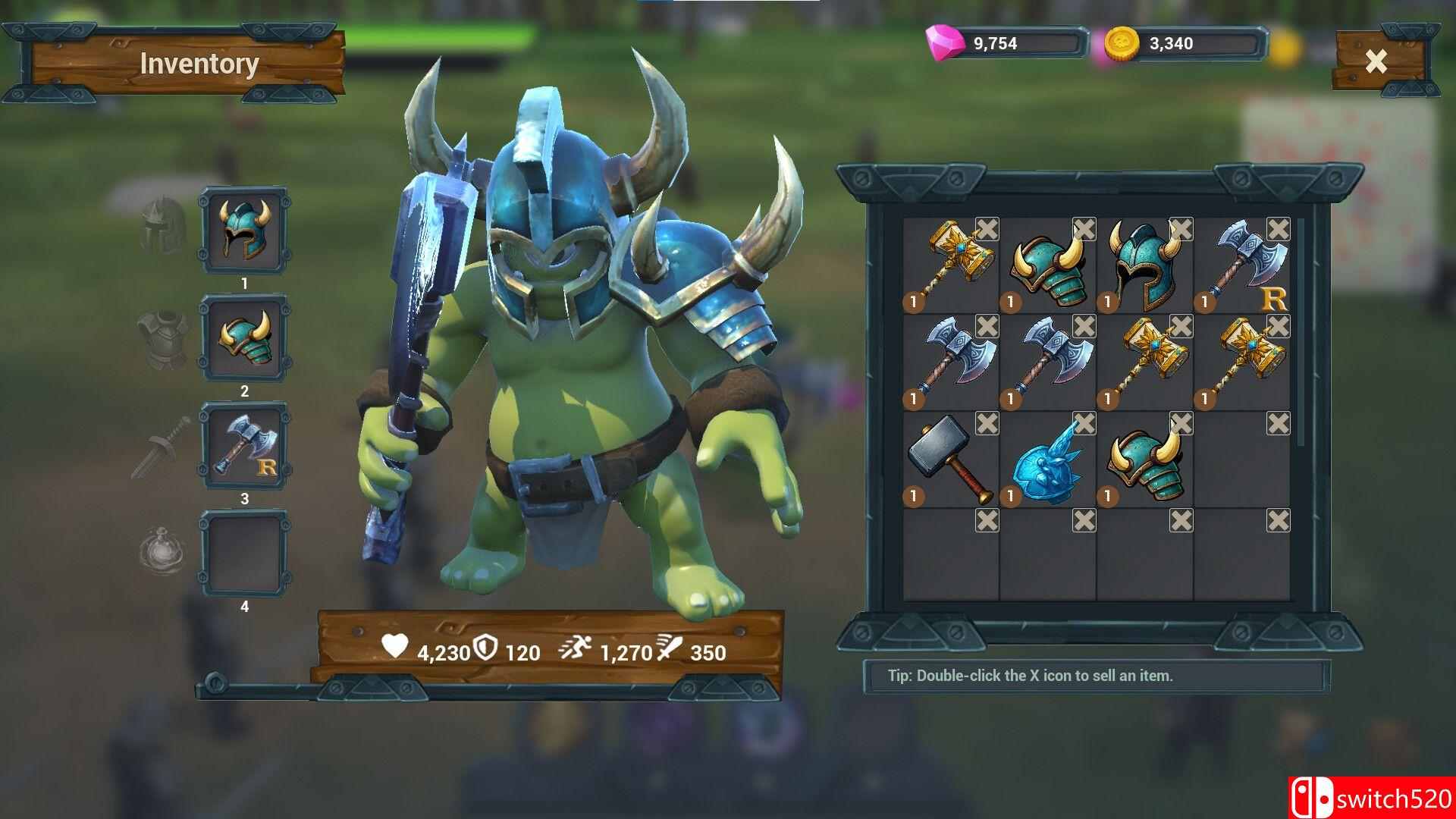This screenshot has height=819, width=1456.
Task: Click the Inventory title banner
Action: (199, 65)
